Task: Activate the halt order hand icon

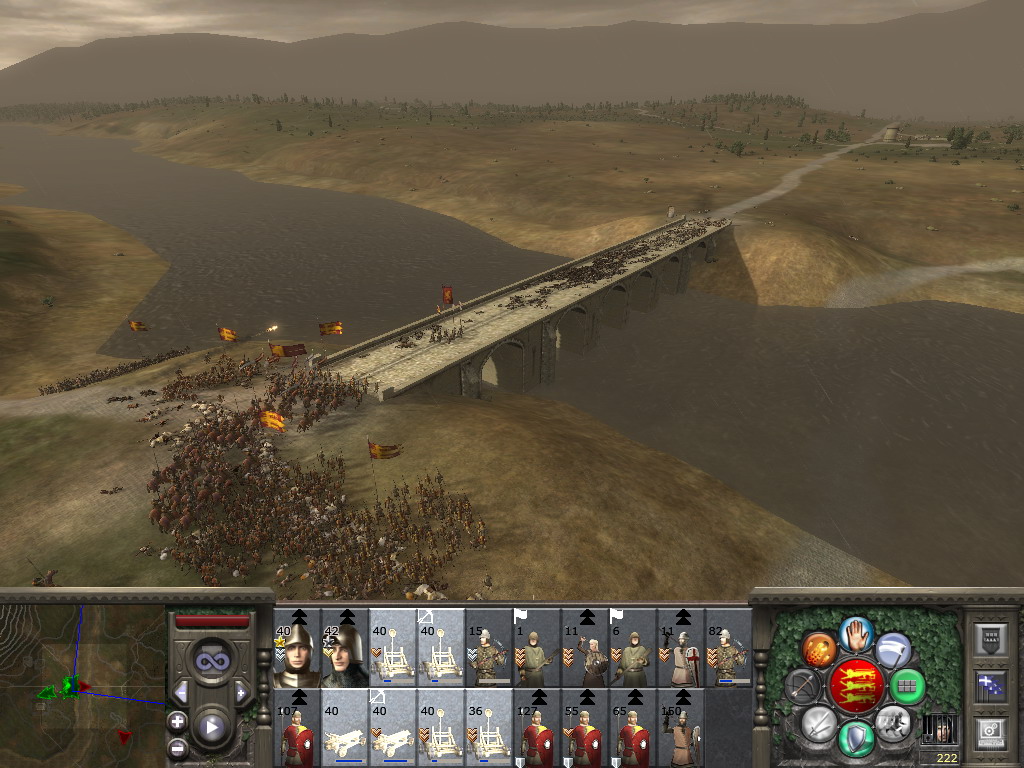Action: point(856,632)
